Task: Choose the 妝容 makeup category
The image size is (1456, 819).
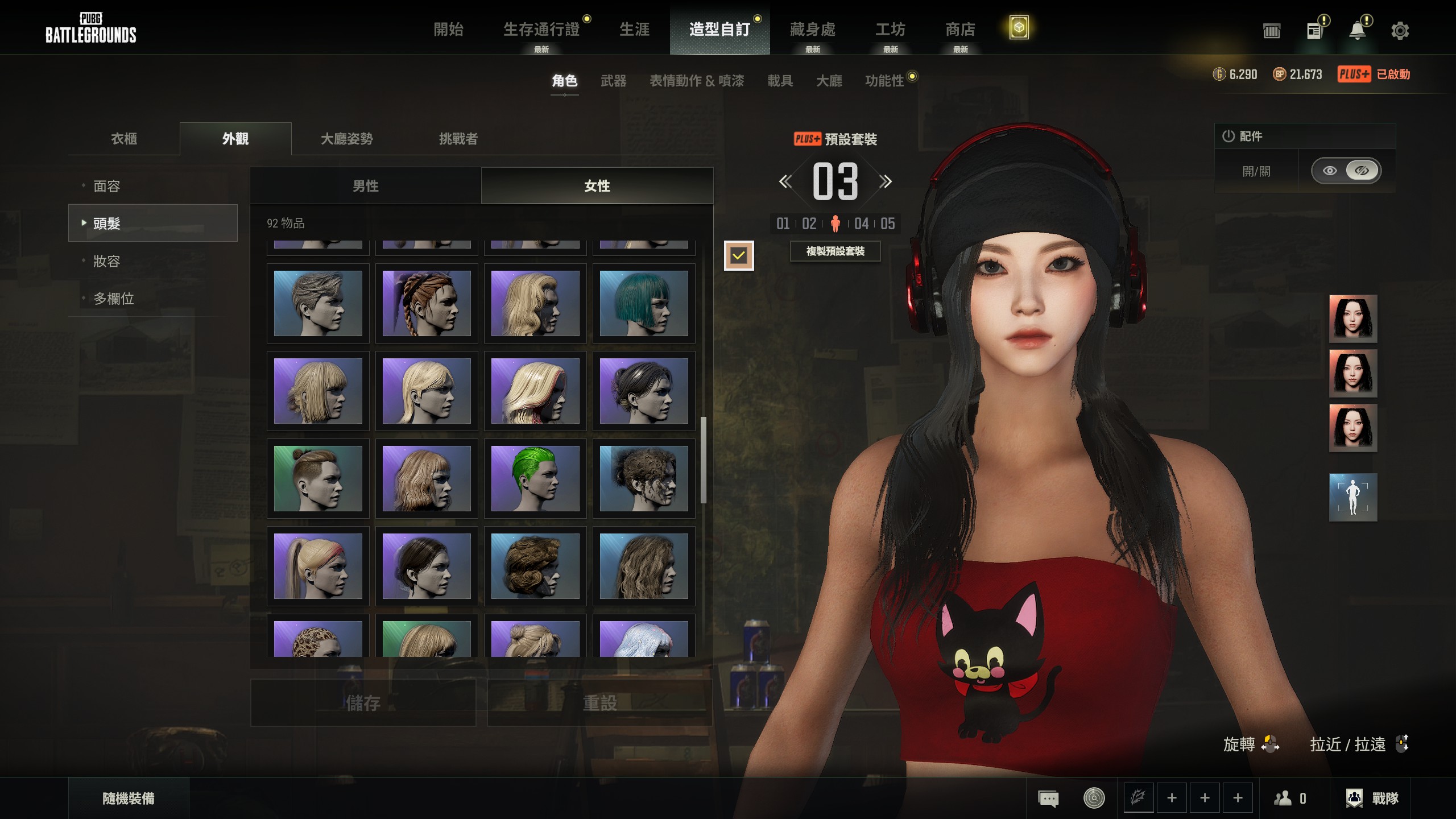Action: 107,262
